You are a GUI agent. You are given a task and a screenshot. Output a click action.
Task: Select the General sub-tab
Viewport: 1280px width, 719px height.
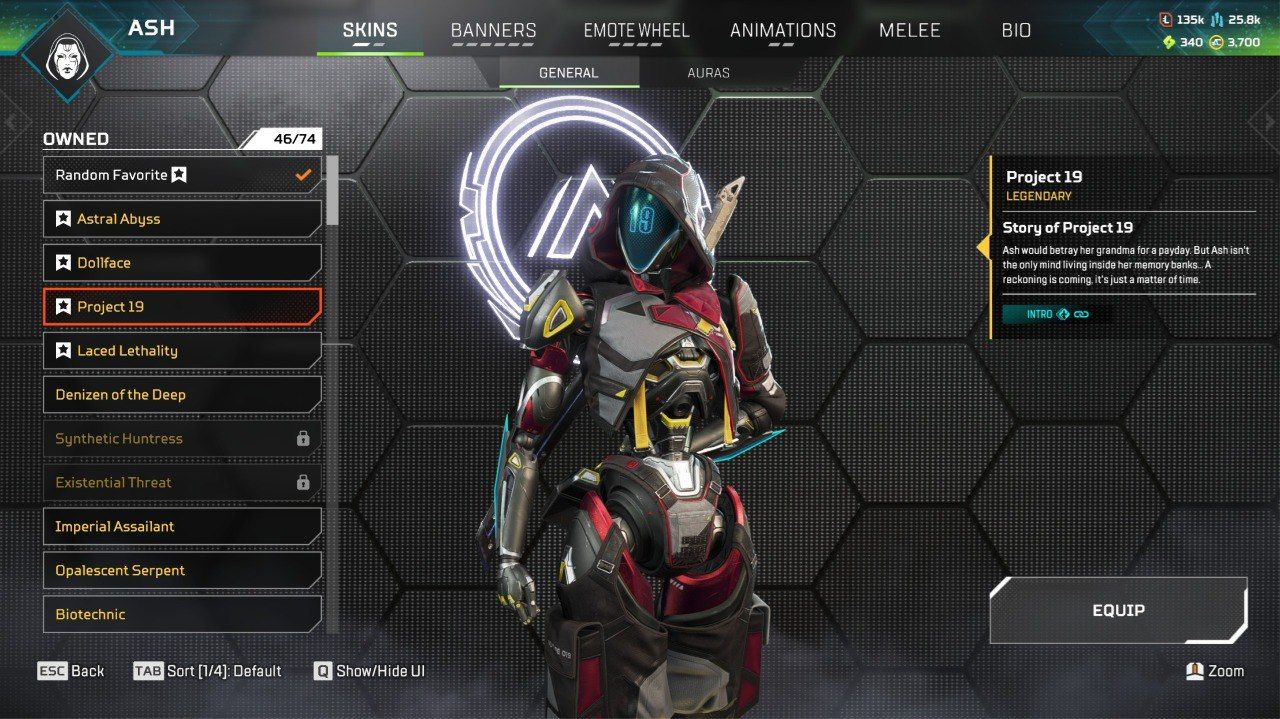(x=568, y=73)
